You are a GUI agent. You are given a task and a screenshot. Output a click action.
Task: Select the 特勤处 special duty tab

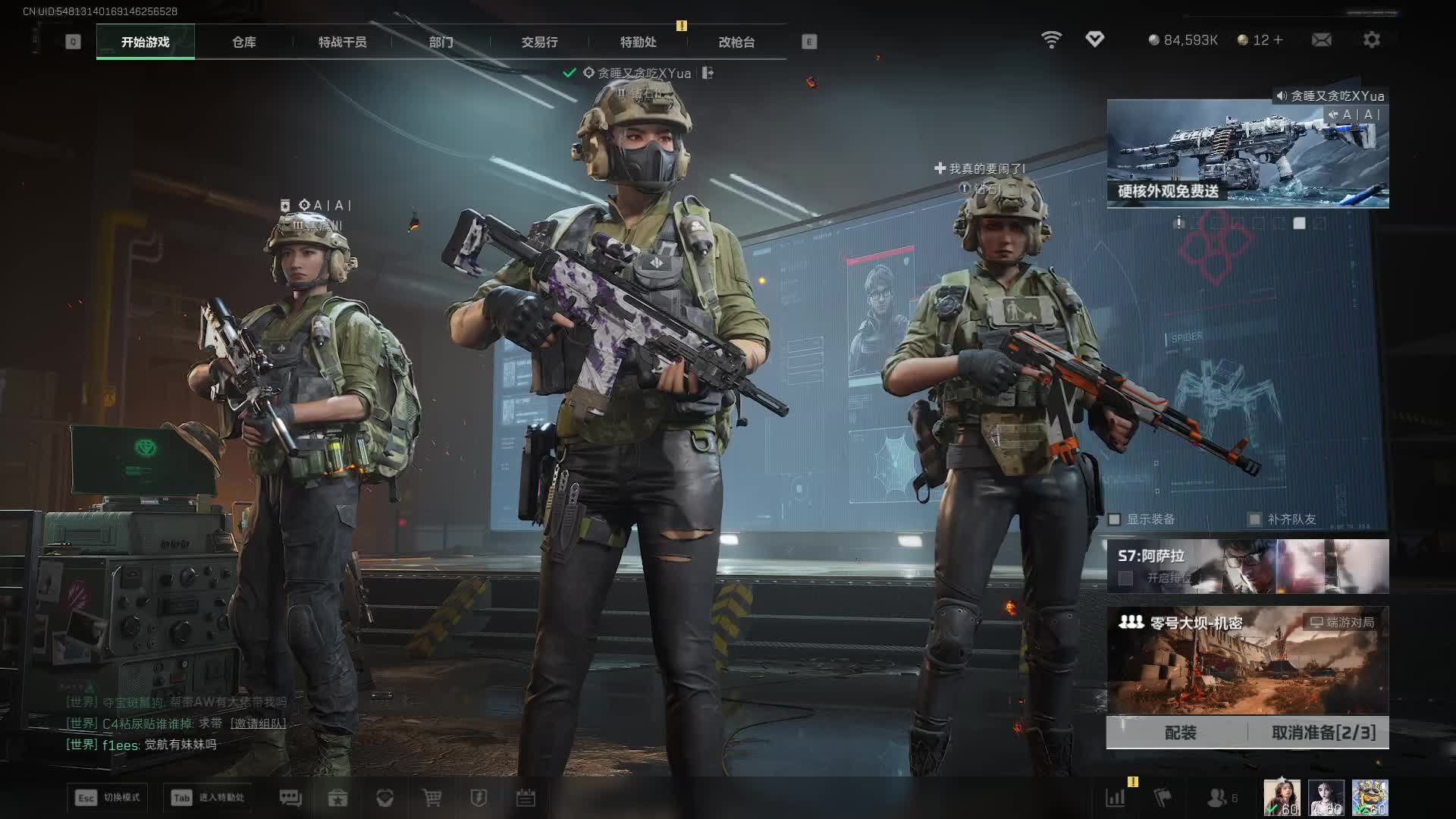point(638,42)
